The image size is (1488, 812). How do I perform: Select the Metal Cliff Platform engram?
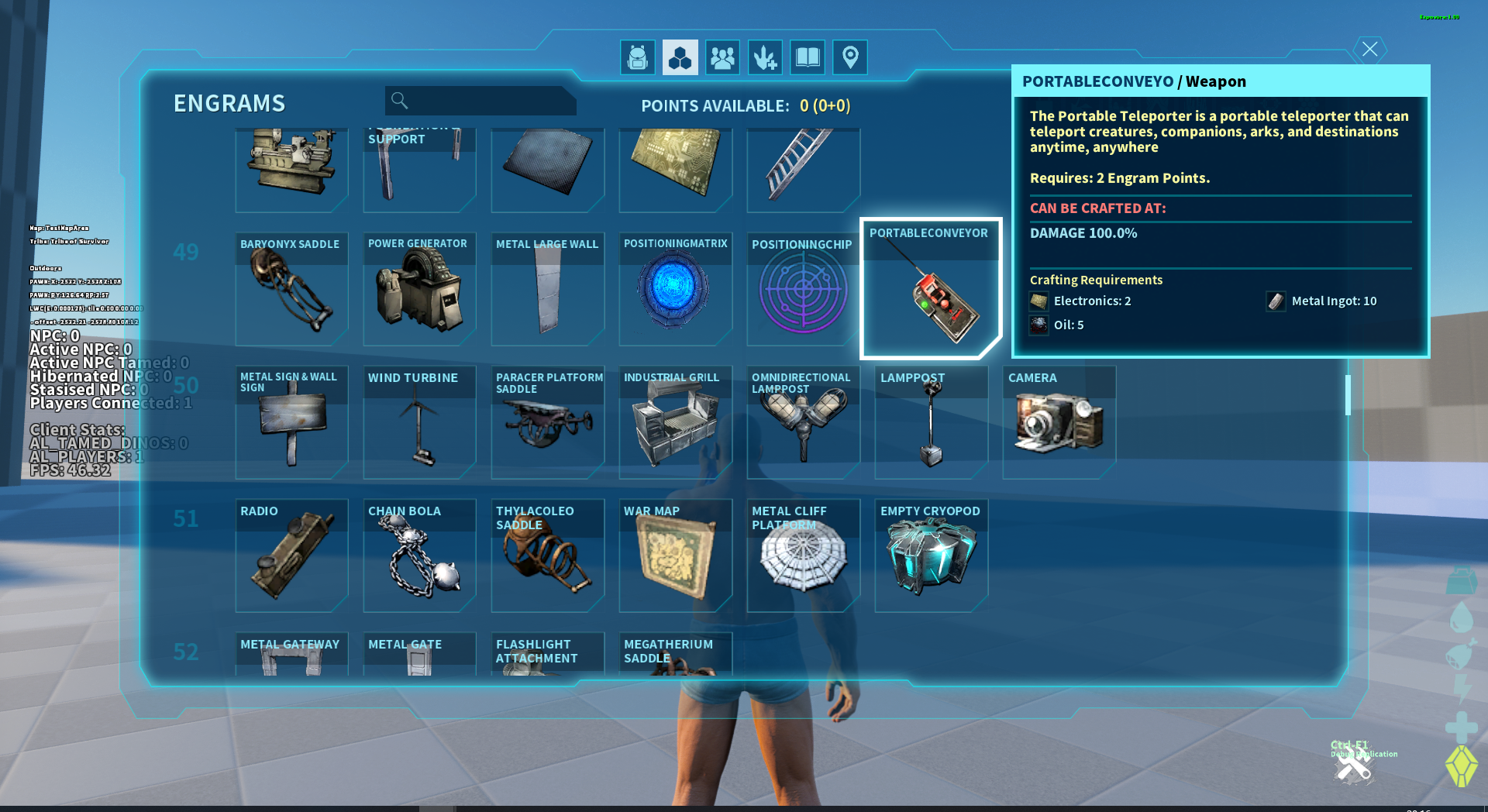pos(803,556)
